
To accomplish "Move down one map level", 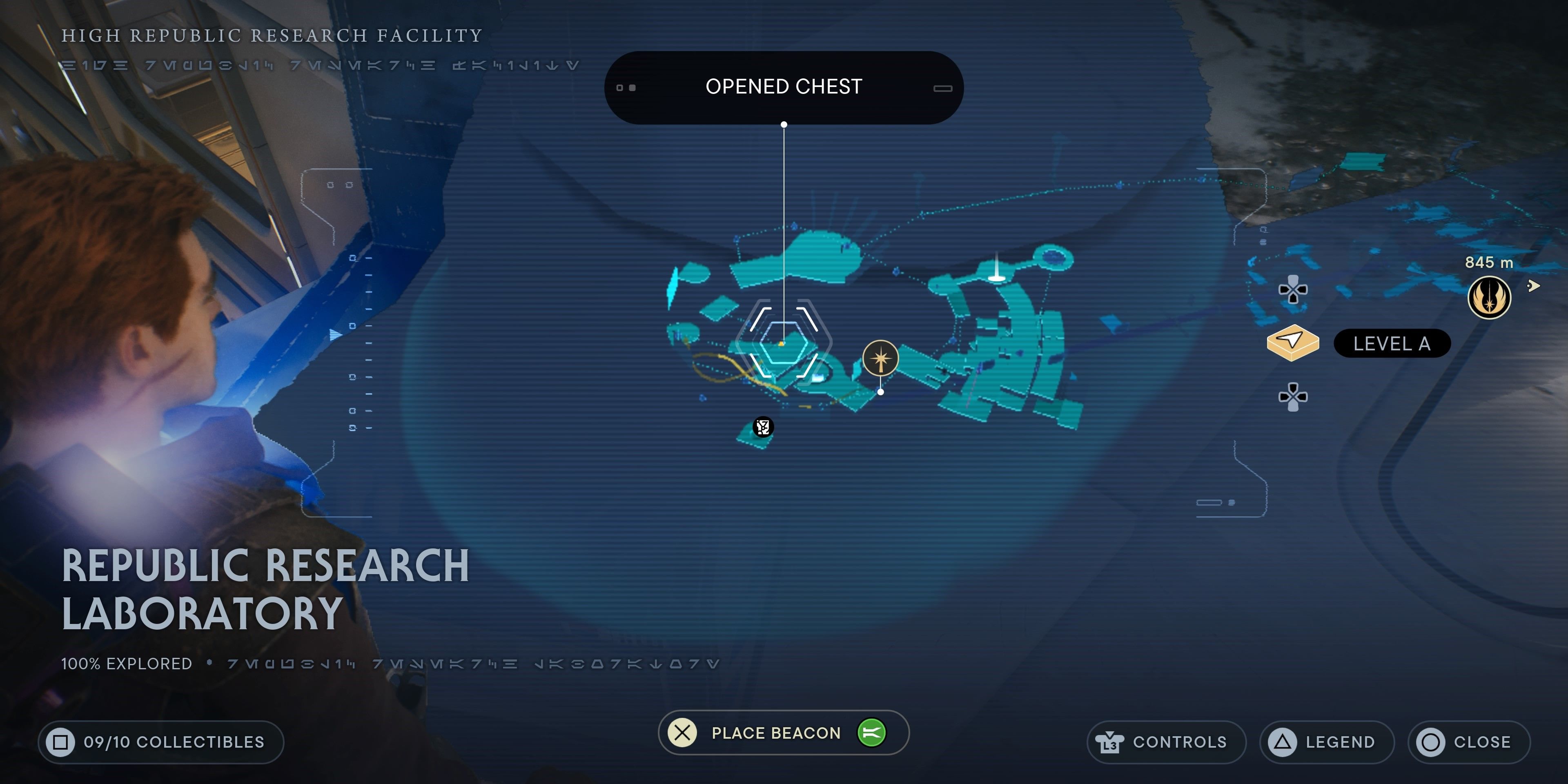I will (1293, 397).
